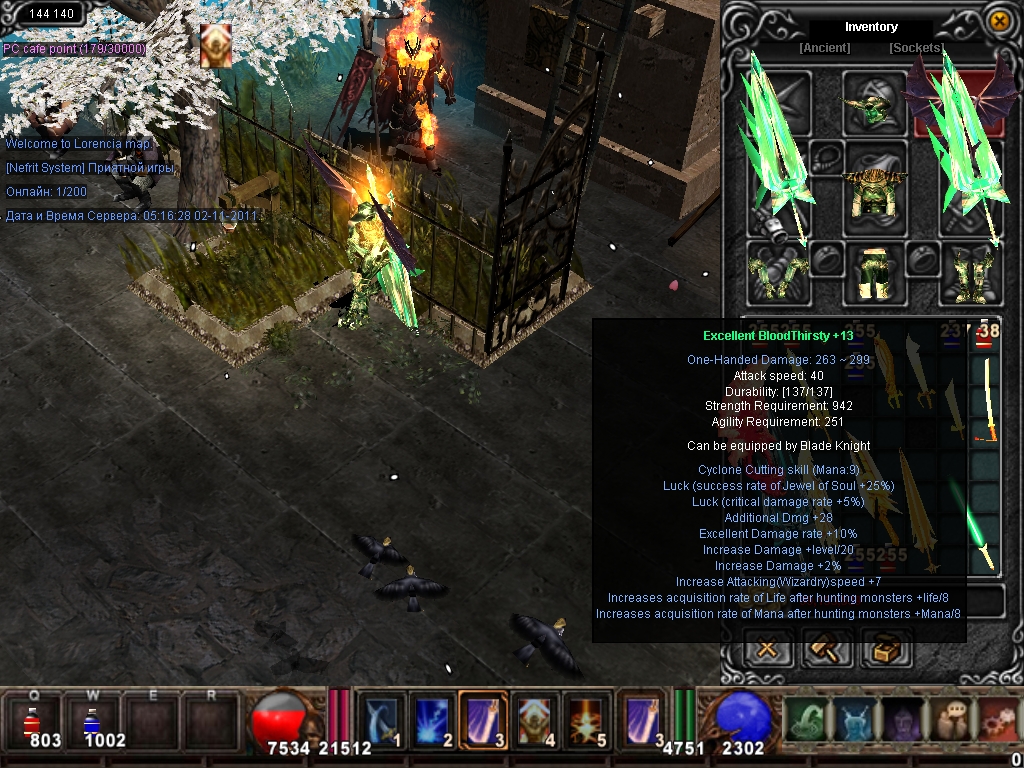Click the pendant necklace slot

pos(826,157)
